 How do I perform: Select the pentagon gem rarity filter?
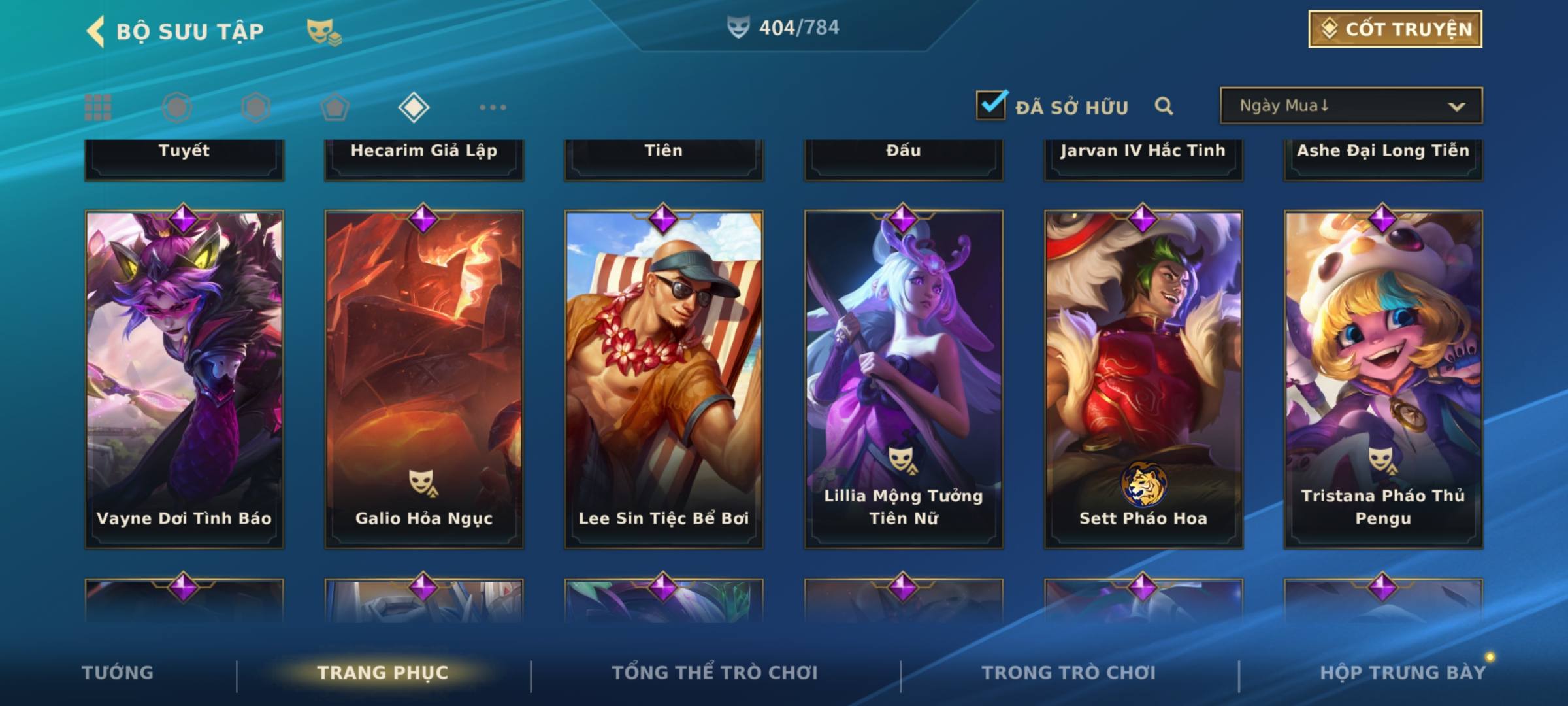click(x=335, y=107)
